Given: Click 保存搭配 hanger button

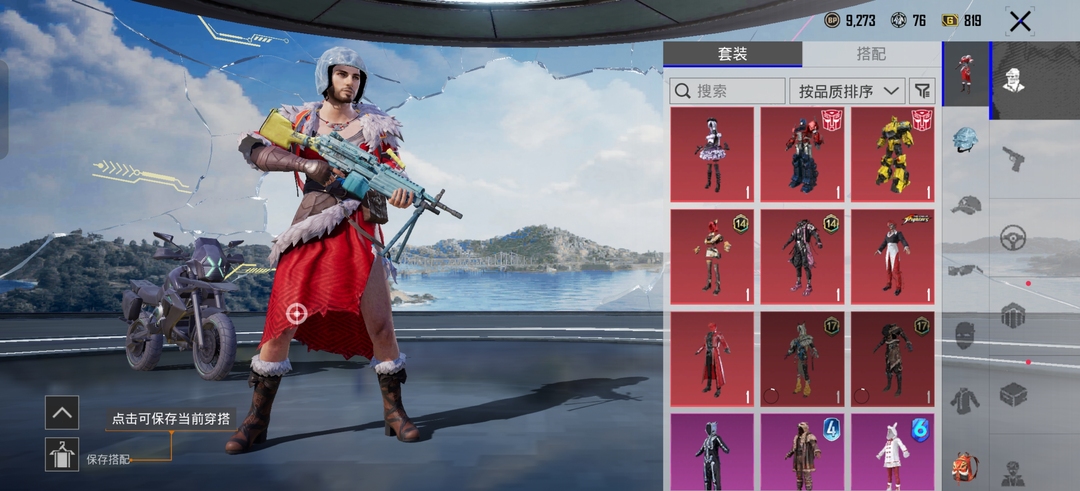Looking at the screenshot, I should pos(62,454).
